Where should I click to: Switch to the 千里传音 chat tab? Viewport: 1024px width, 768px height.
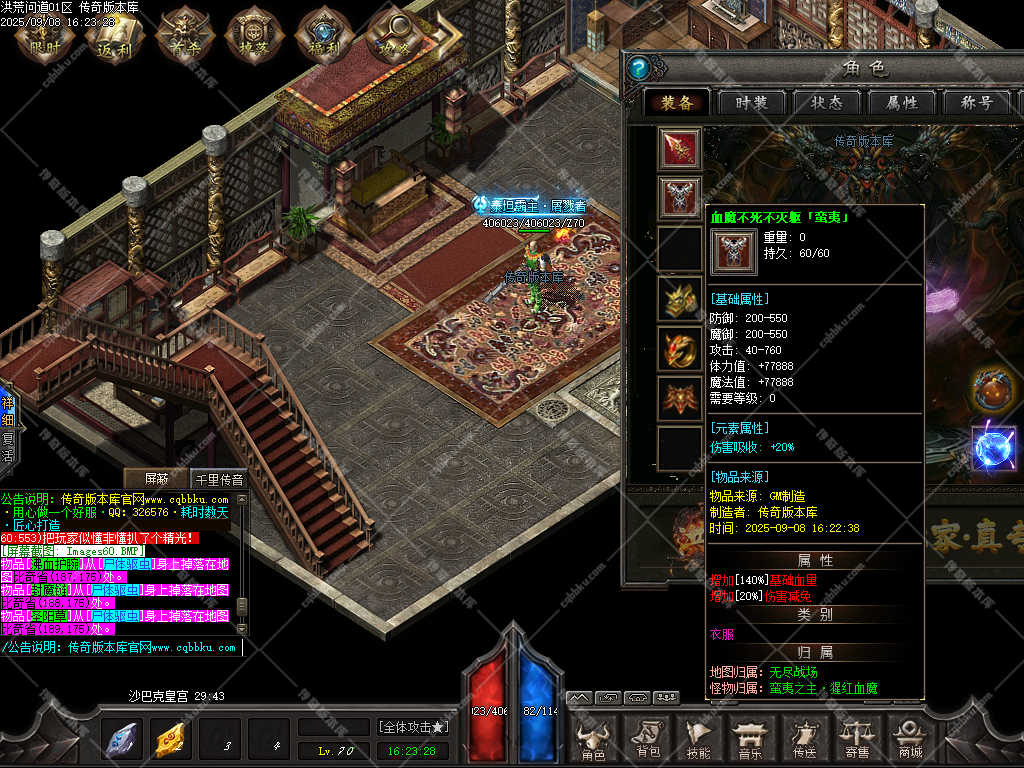click(x=218, y=479)
